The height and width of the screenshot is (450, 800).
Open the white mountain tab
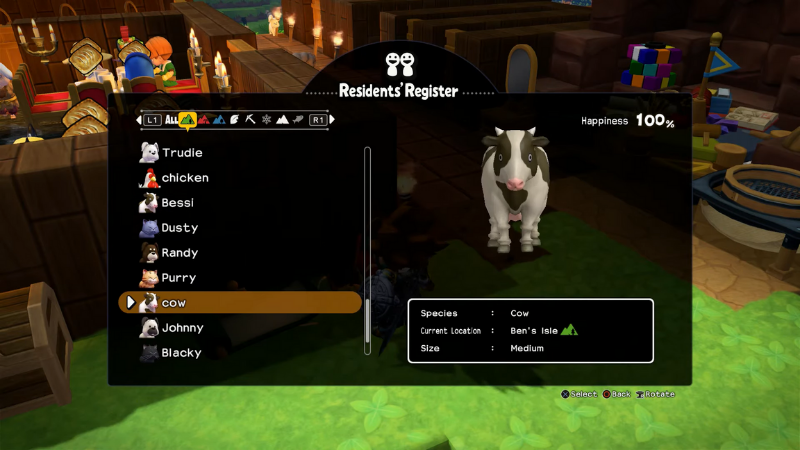point(282,120)
